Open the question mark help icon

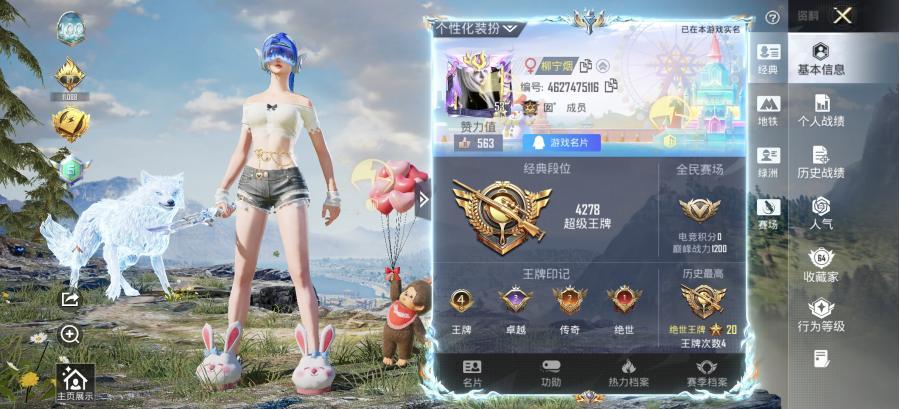point(771,17)
